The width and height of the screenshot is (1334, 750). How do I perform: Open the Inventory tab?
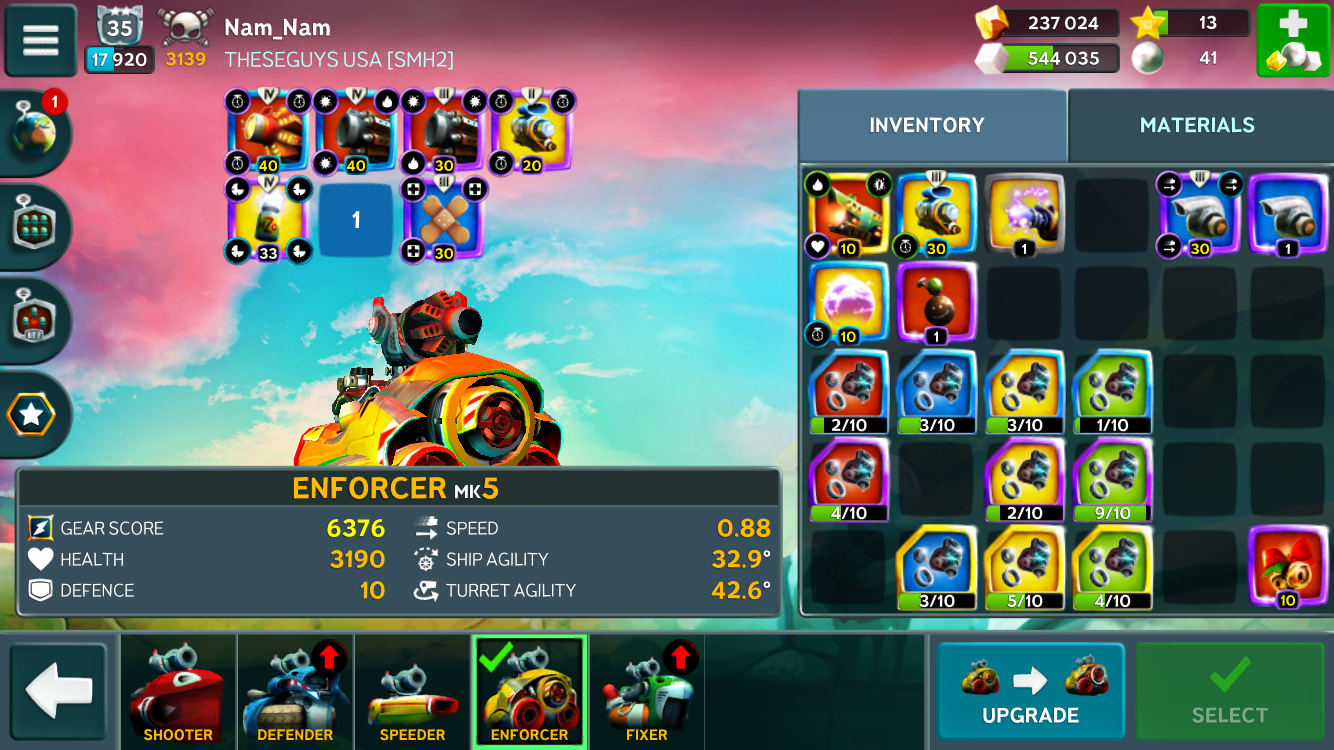pyautogui.click(x=927, y=125)
